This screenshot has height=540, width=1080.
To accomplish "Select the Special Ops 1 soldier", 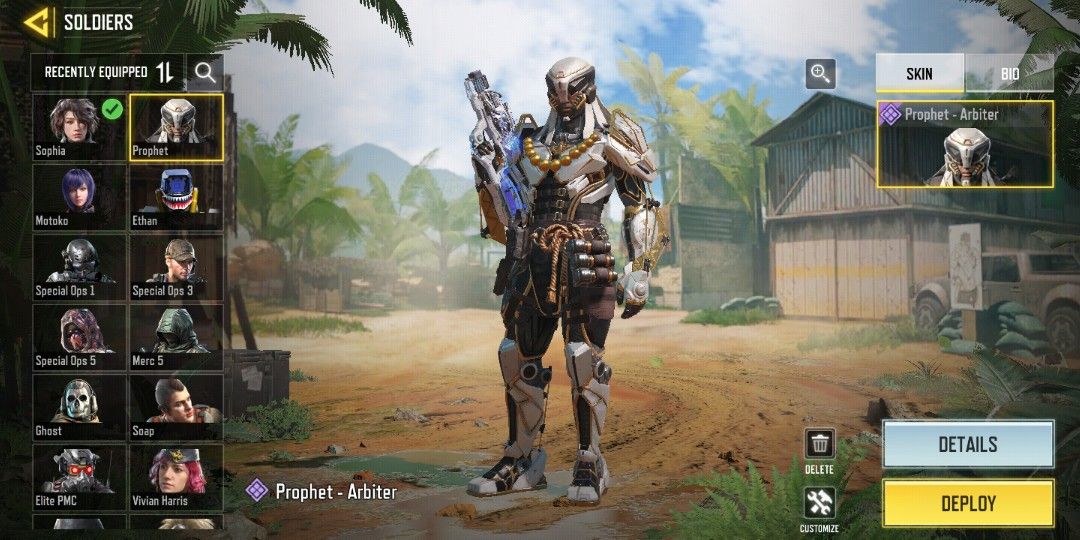I will coord(79,267).
